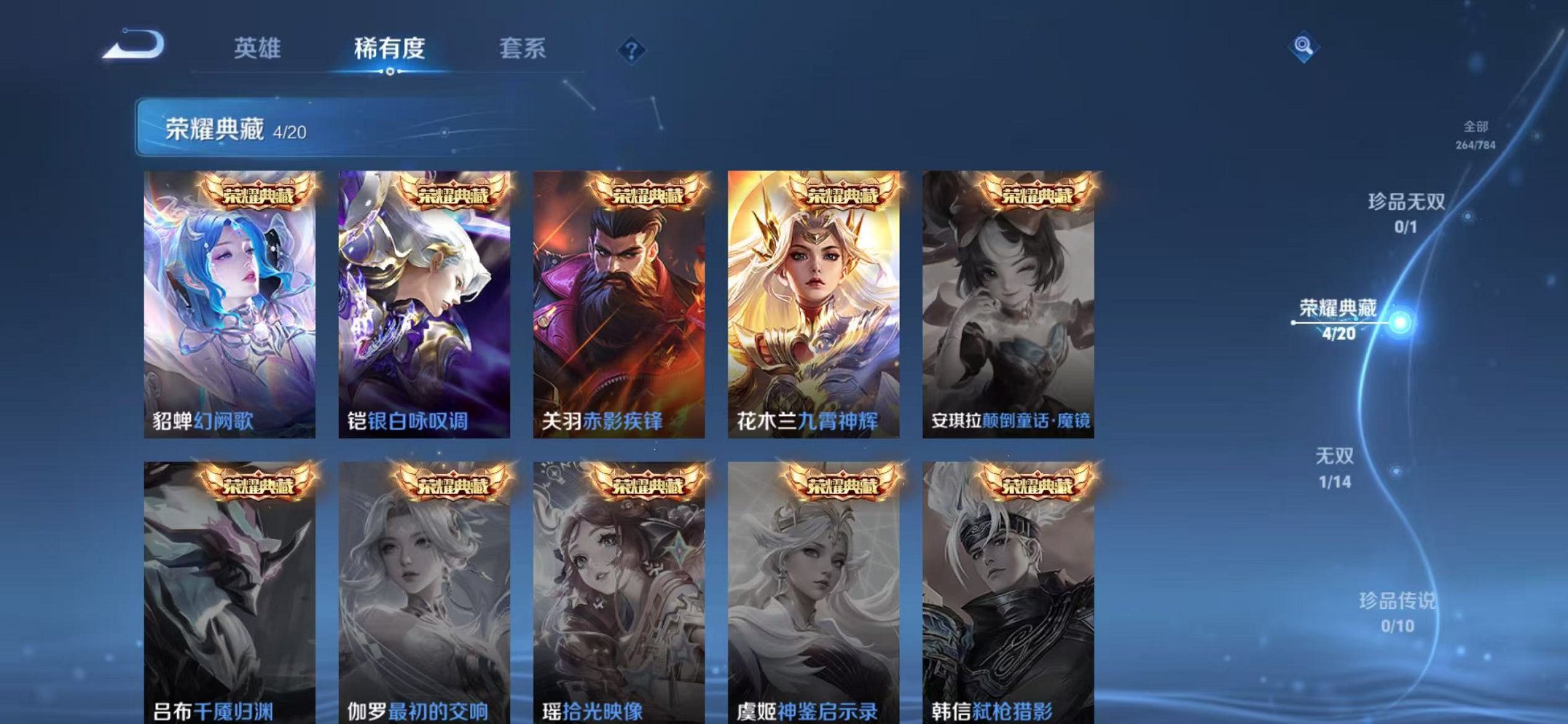Switch to the 英雄 tab
The width and height of the screenshot is (1568, 724).
point(258,46)
